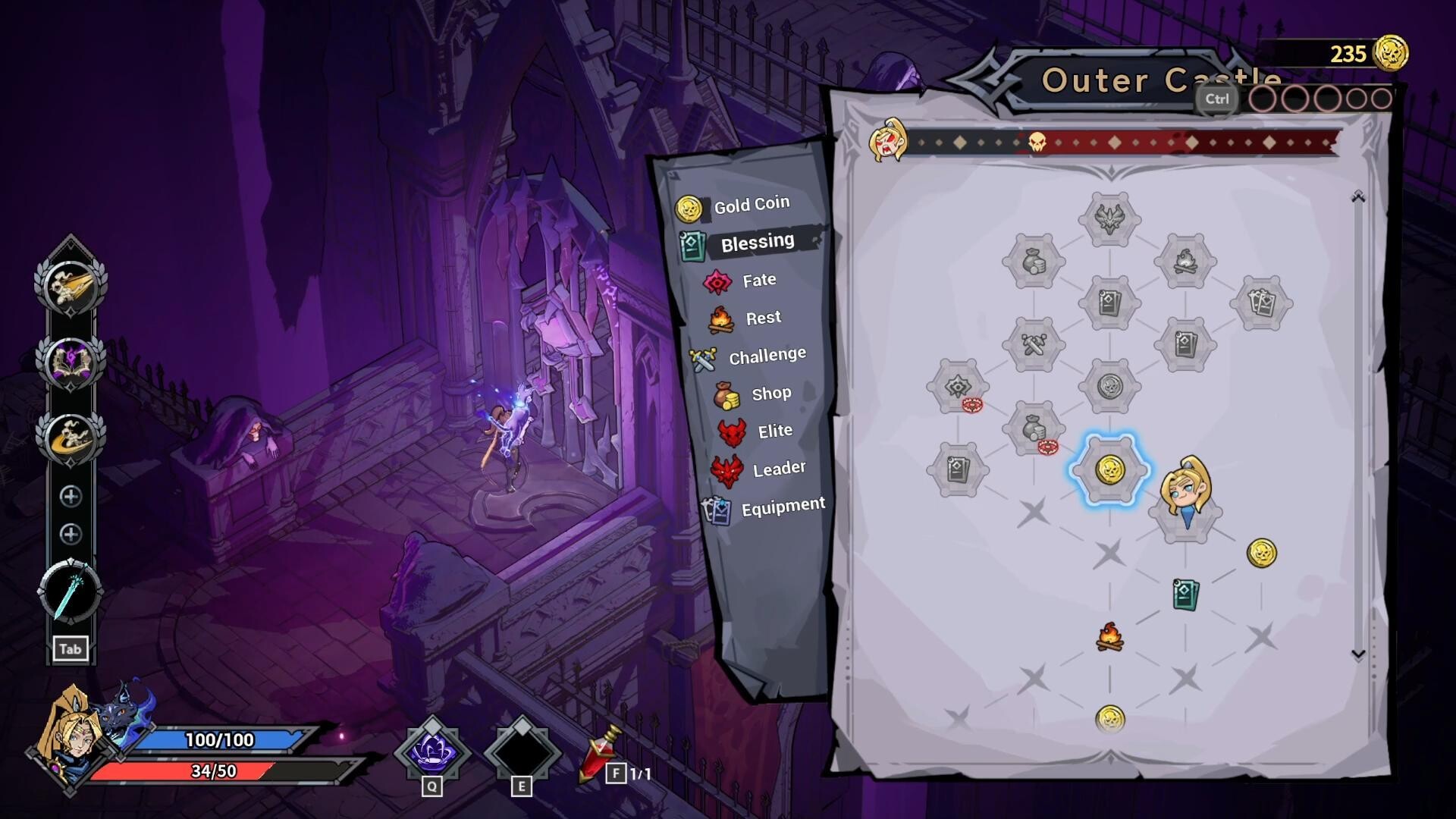
Task: Select the Fate legend entry
Action: pos(758,281)
